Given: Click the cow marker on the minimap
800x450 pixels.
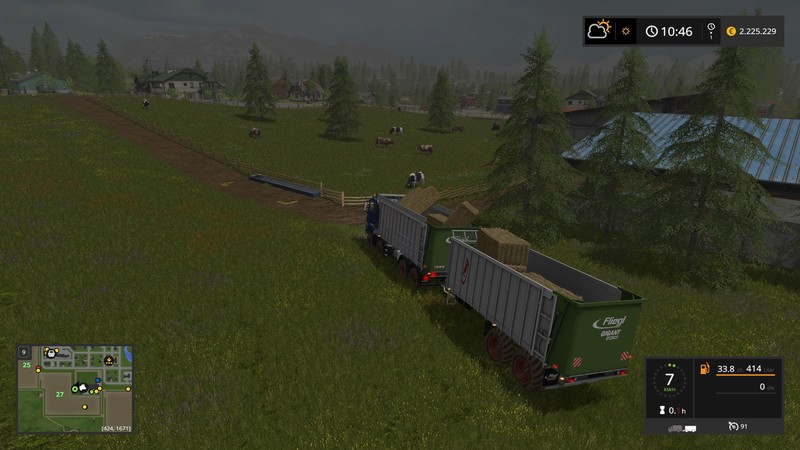Looking at the screenshot, I should pos(108,361).
